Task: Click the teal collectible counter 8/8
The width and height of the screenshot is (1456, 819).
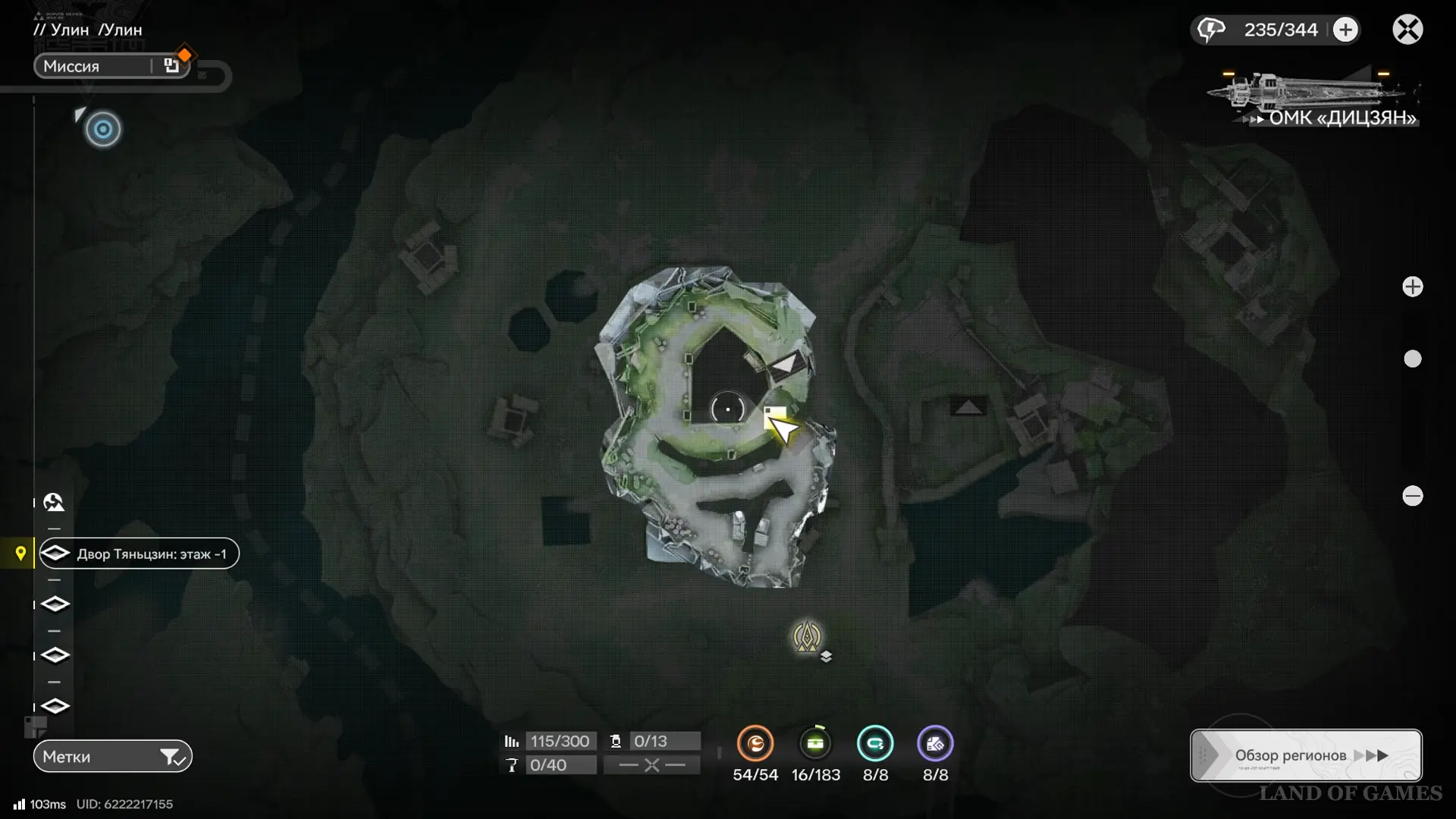Action: click(875, 744)
